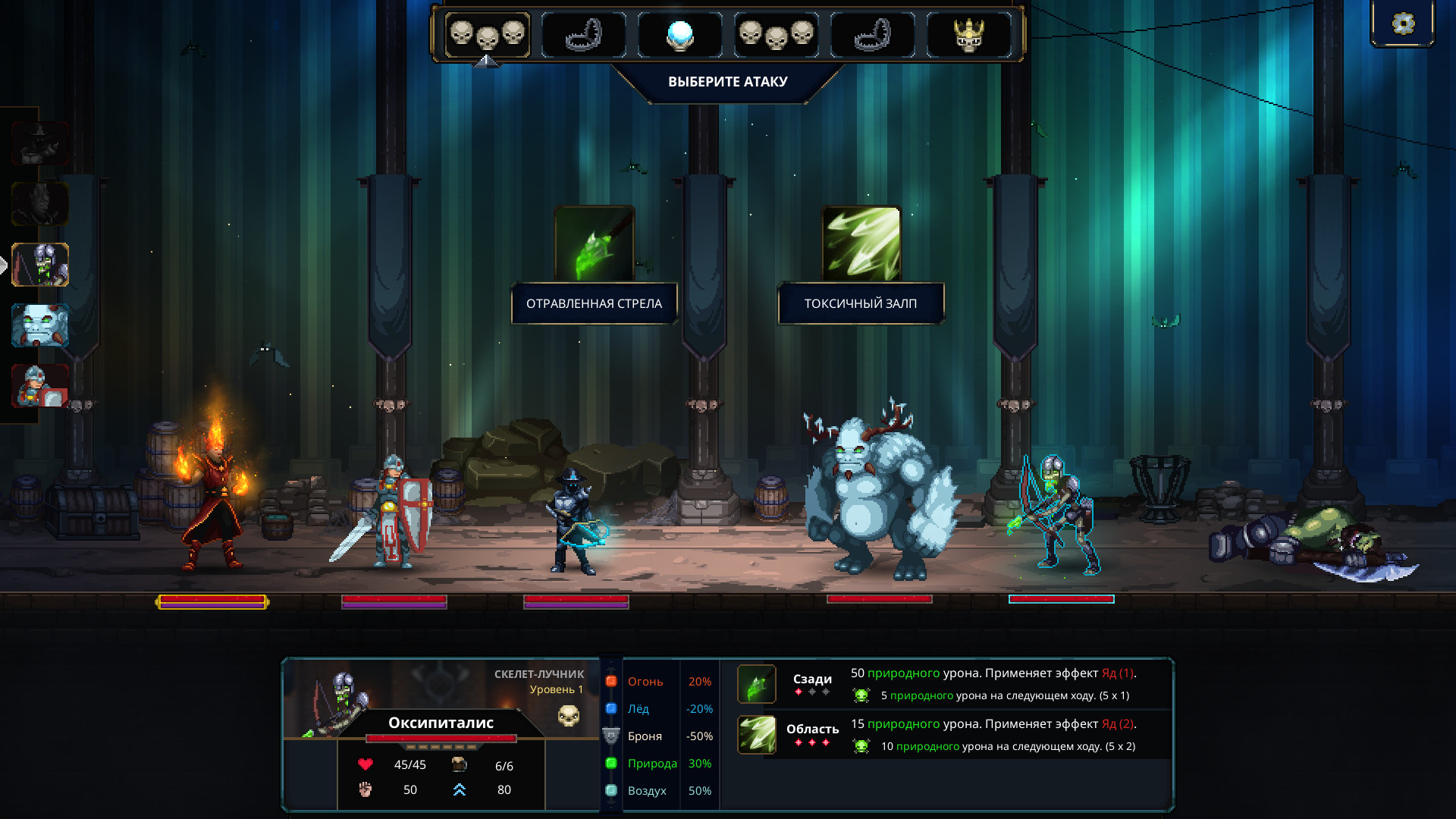The width and height of the screenshot is (1456, 819).
Task: Click the Область toxic volley ability icon
Action: pos(757,735)
